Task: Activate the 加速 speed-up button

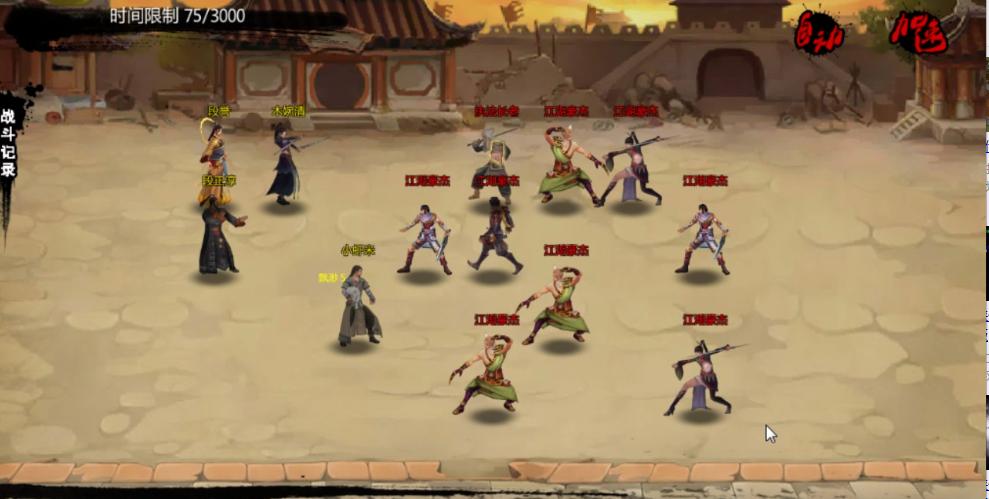Action: [x=918, y=33]
